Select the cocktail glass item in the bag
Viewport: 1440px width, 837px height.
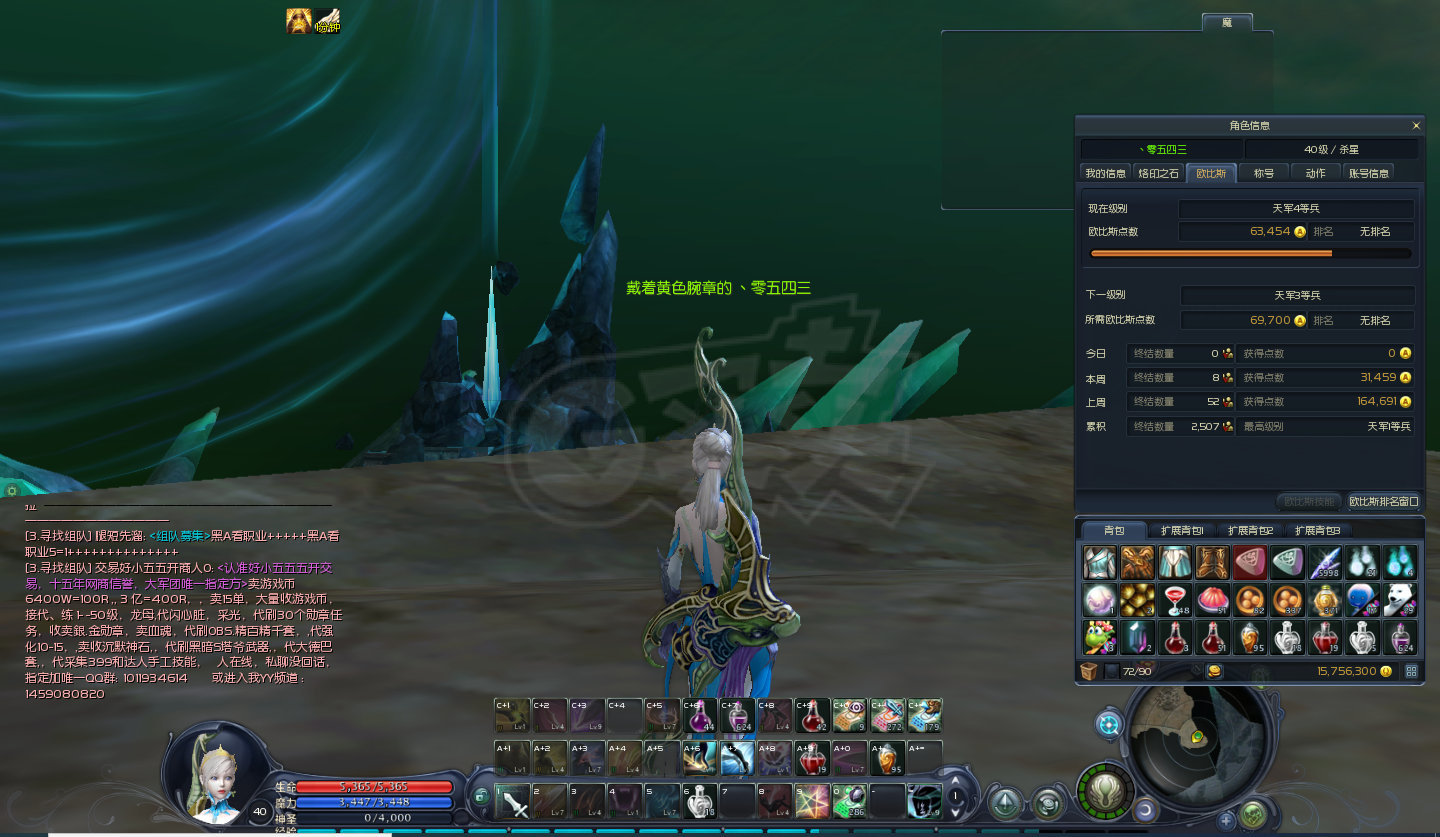point(1176,600)
